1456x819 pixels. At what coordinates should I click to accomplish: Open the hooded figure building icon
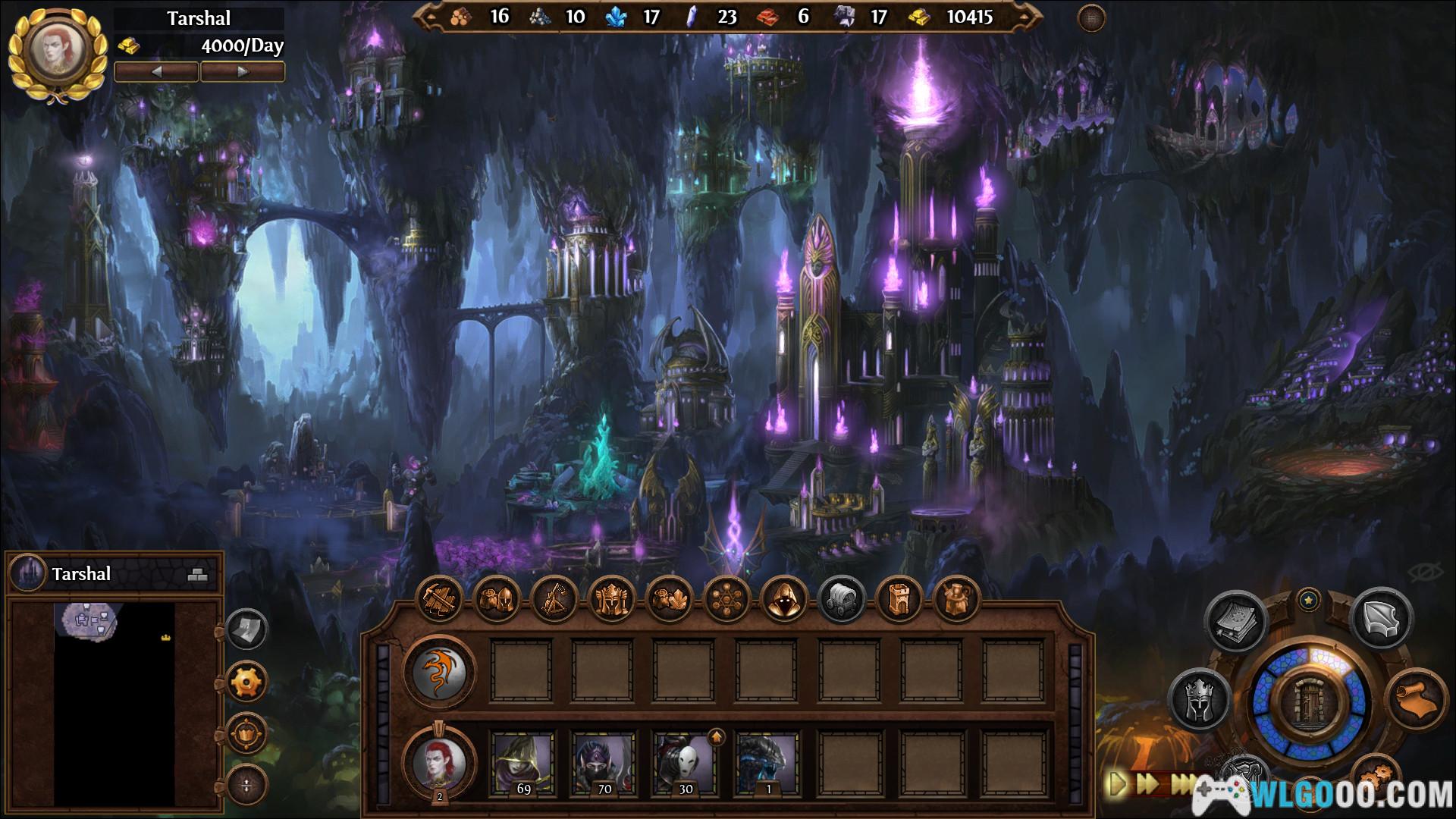point(783,600)
